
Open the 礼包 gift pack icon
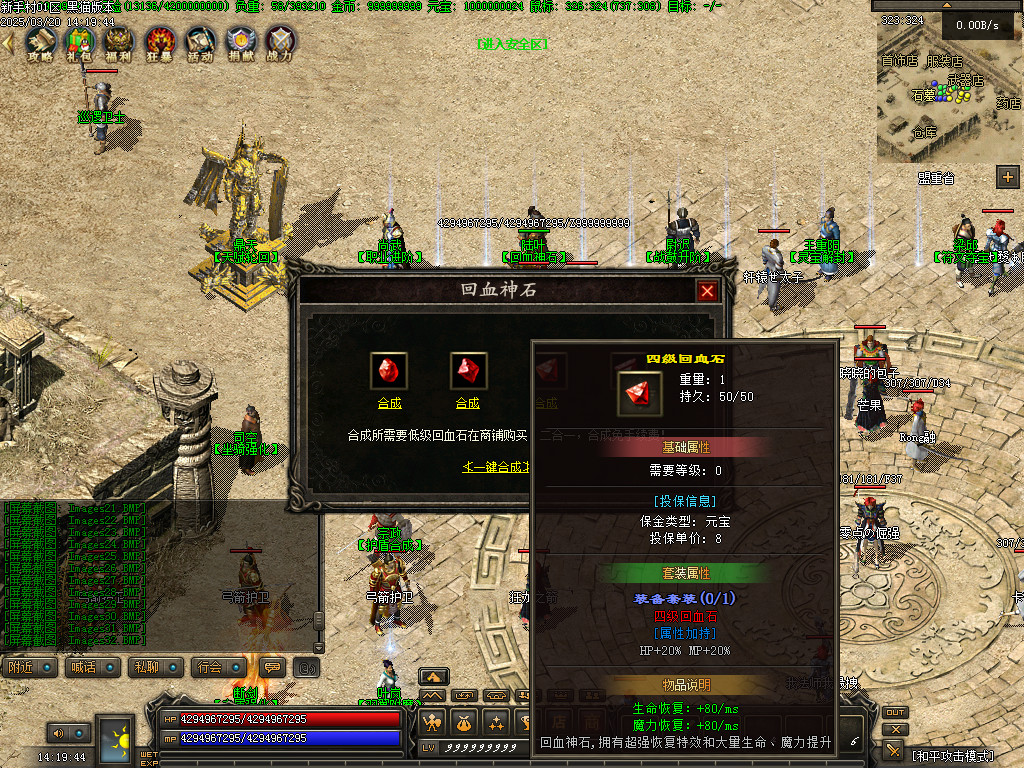(79, 42)
